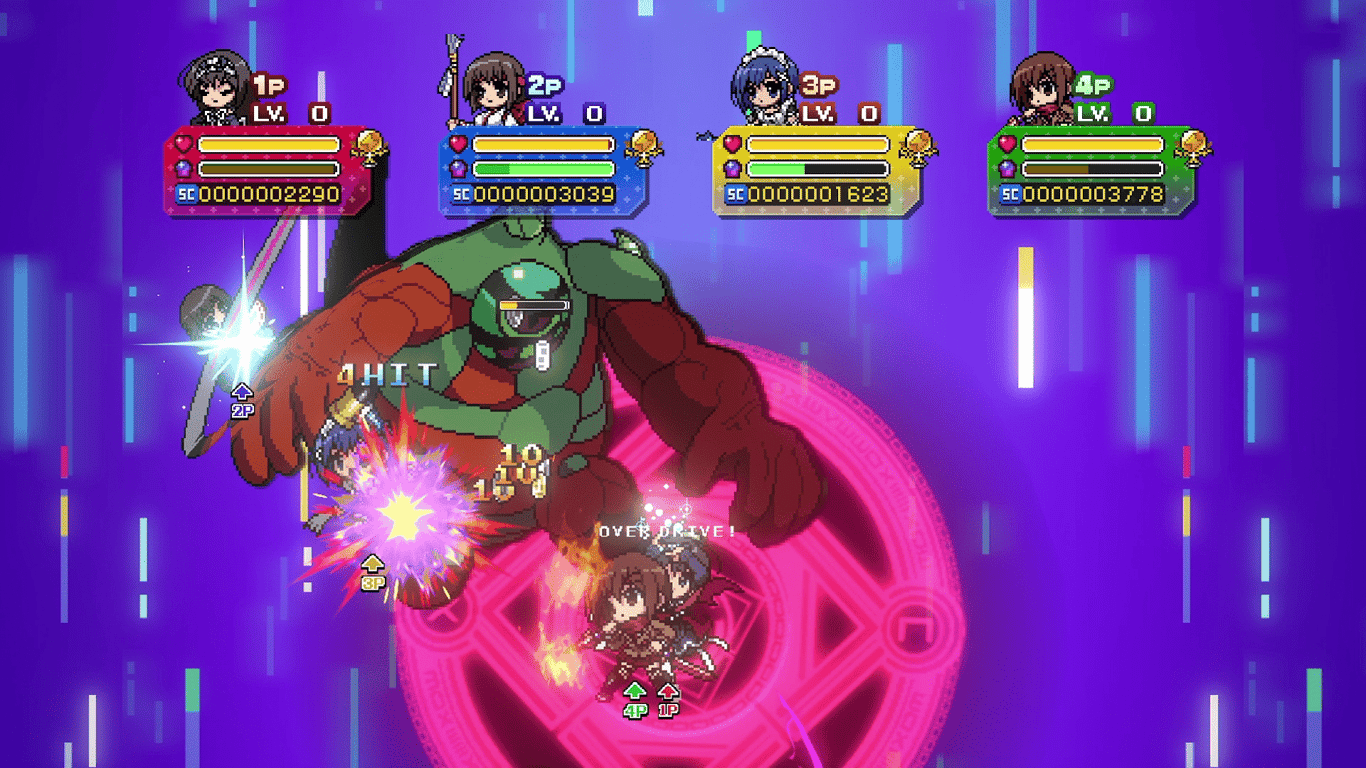Click the OVER DRIVE! text

point(666,529)
